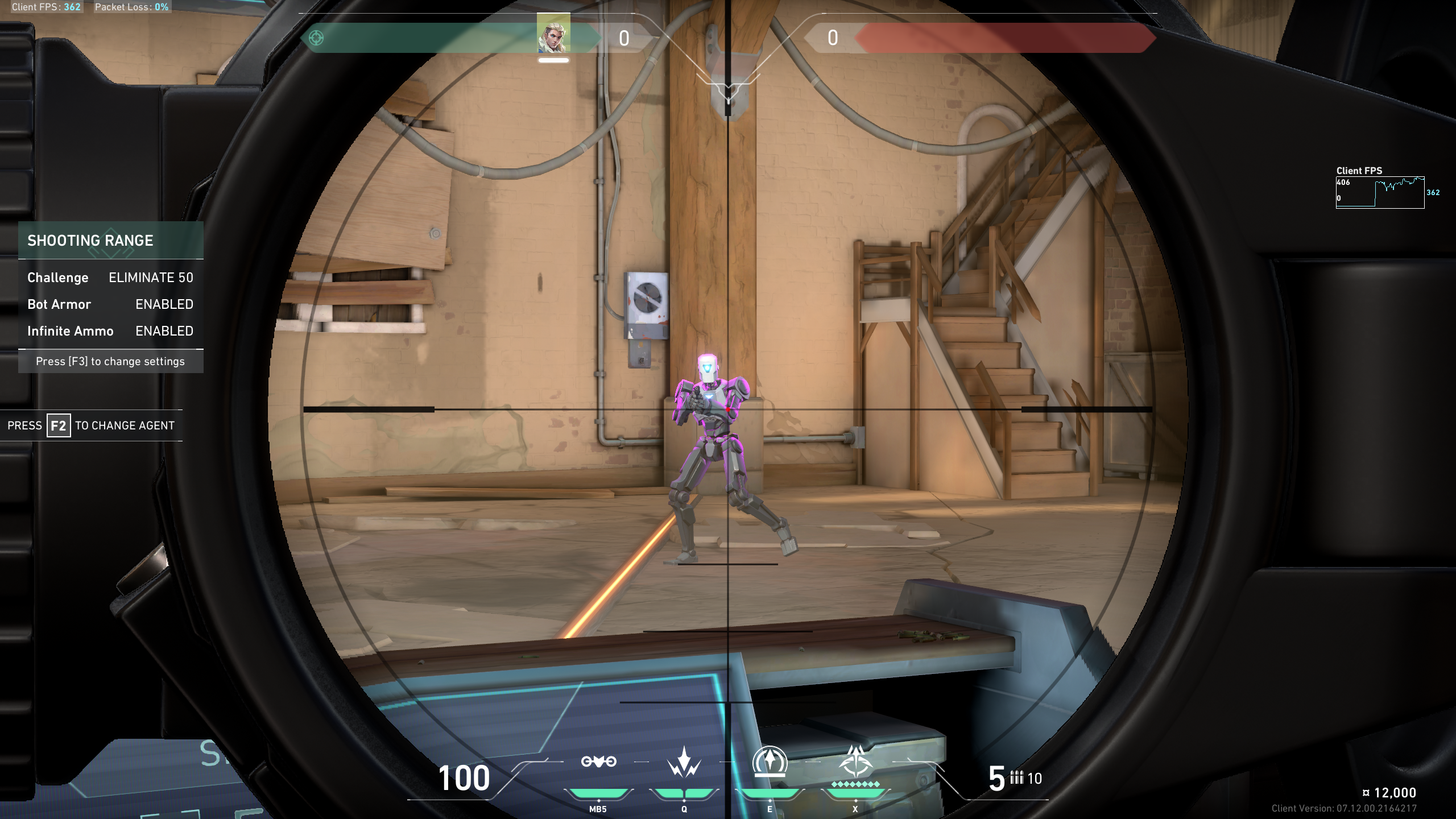
Task: Activate the Owl Drone ability icon
Action: click(x=598, y=762)
